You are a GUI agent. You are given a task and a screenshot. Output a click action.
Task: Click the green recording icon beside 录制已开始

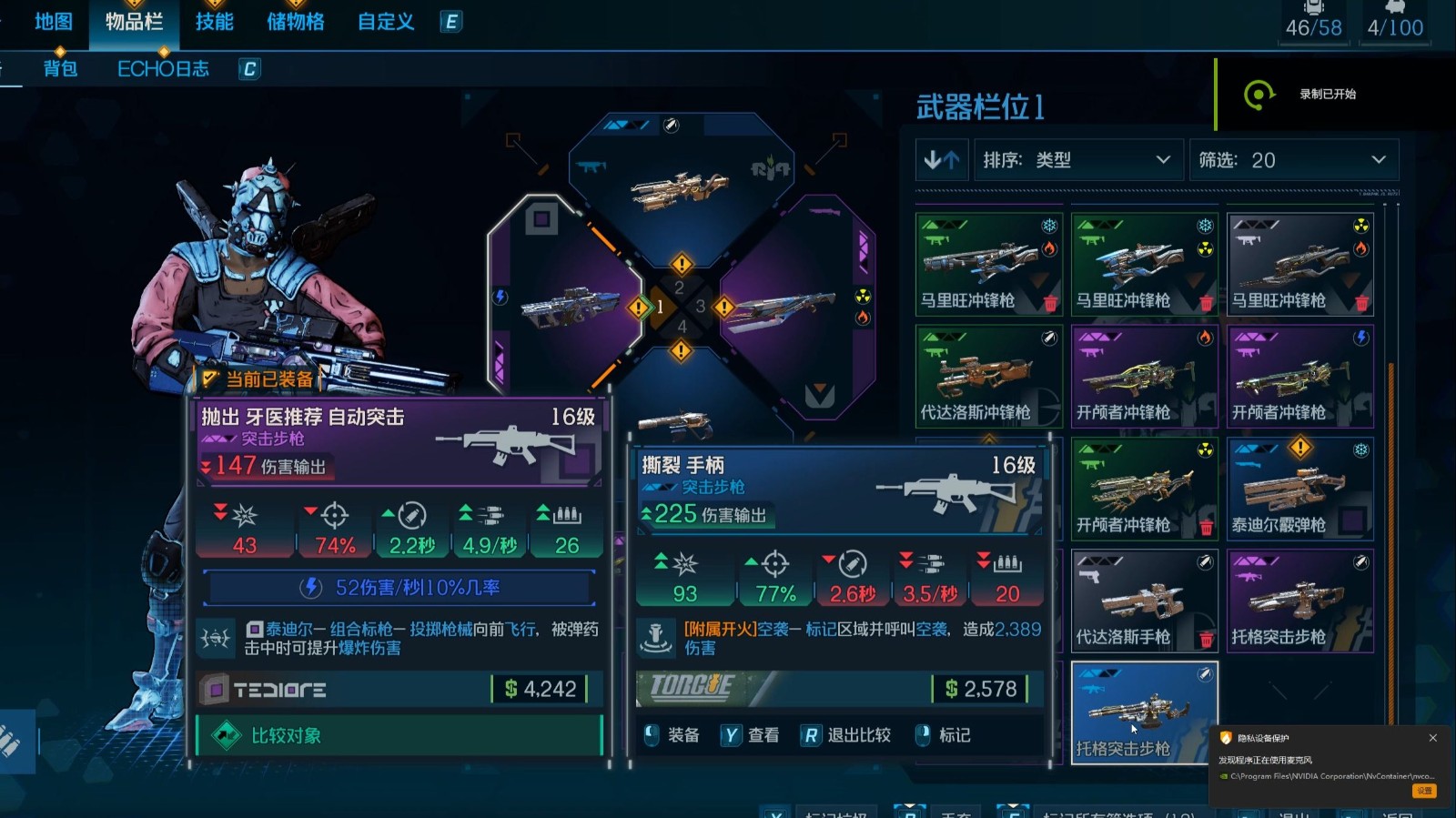point(1259,93)
